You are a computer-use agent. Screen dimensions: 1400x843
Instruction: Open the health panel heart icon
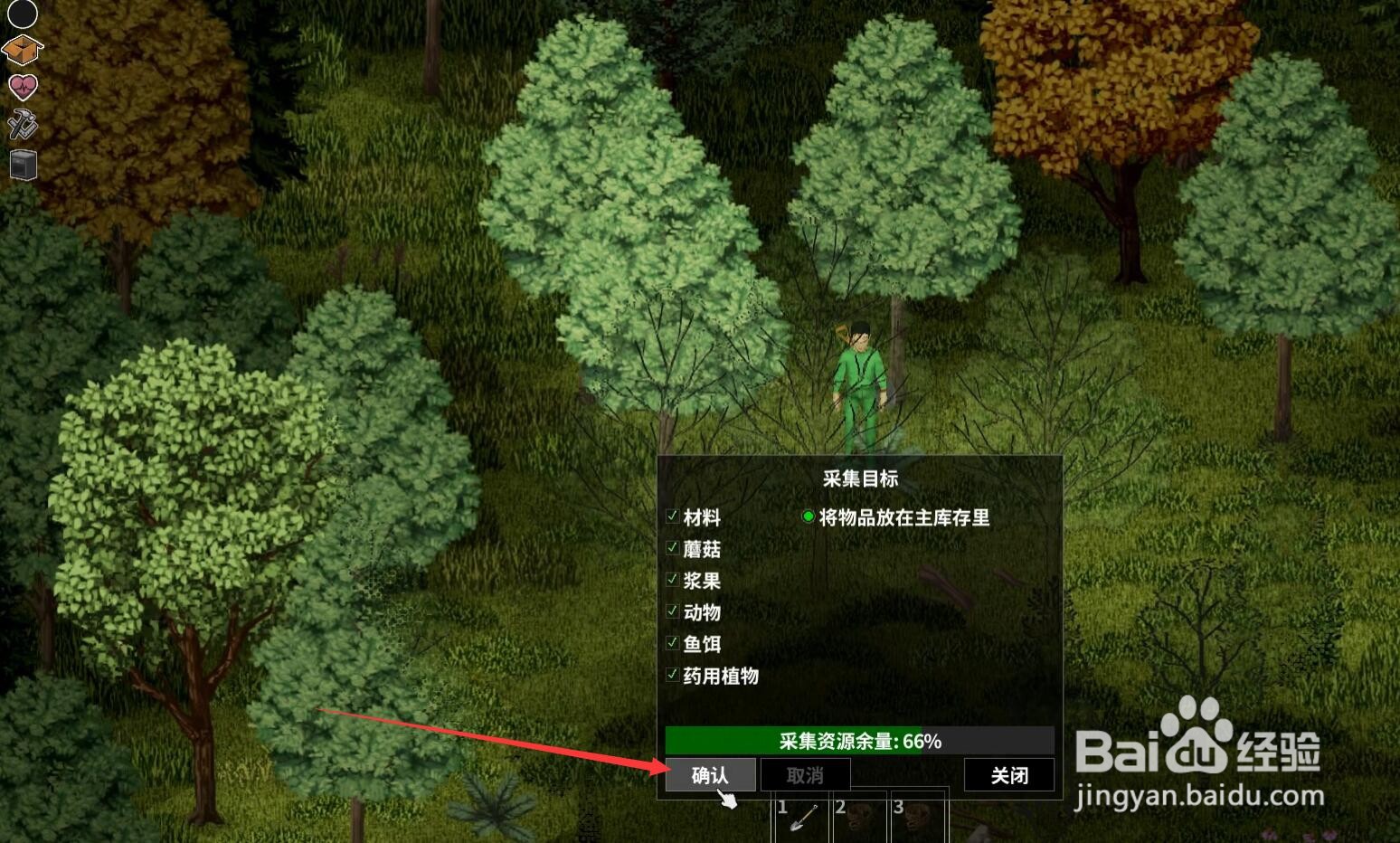(21, 87)
